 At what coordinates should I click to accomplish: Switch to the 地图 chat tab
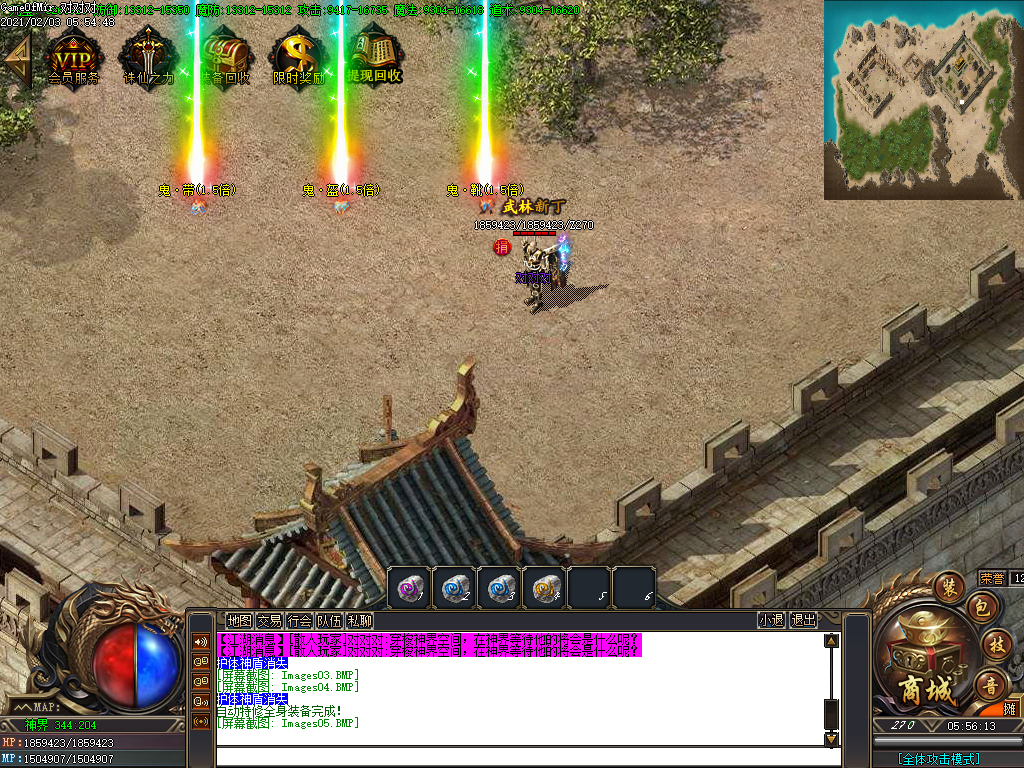tap(239, 620)
